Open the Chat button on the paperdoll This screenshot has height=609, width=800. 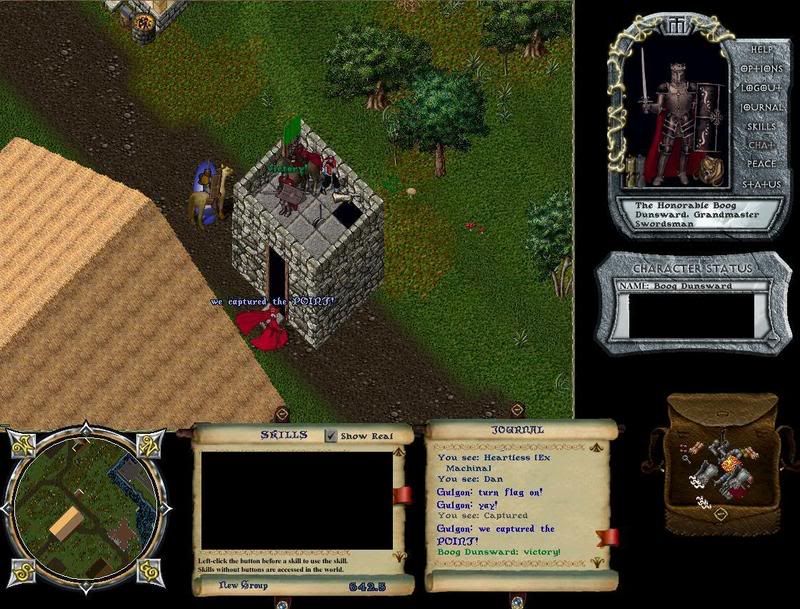pyautogui.click(x=760, y=146)
